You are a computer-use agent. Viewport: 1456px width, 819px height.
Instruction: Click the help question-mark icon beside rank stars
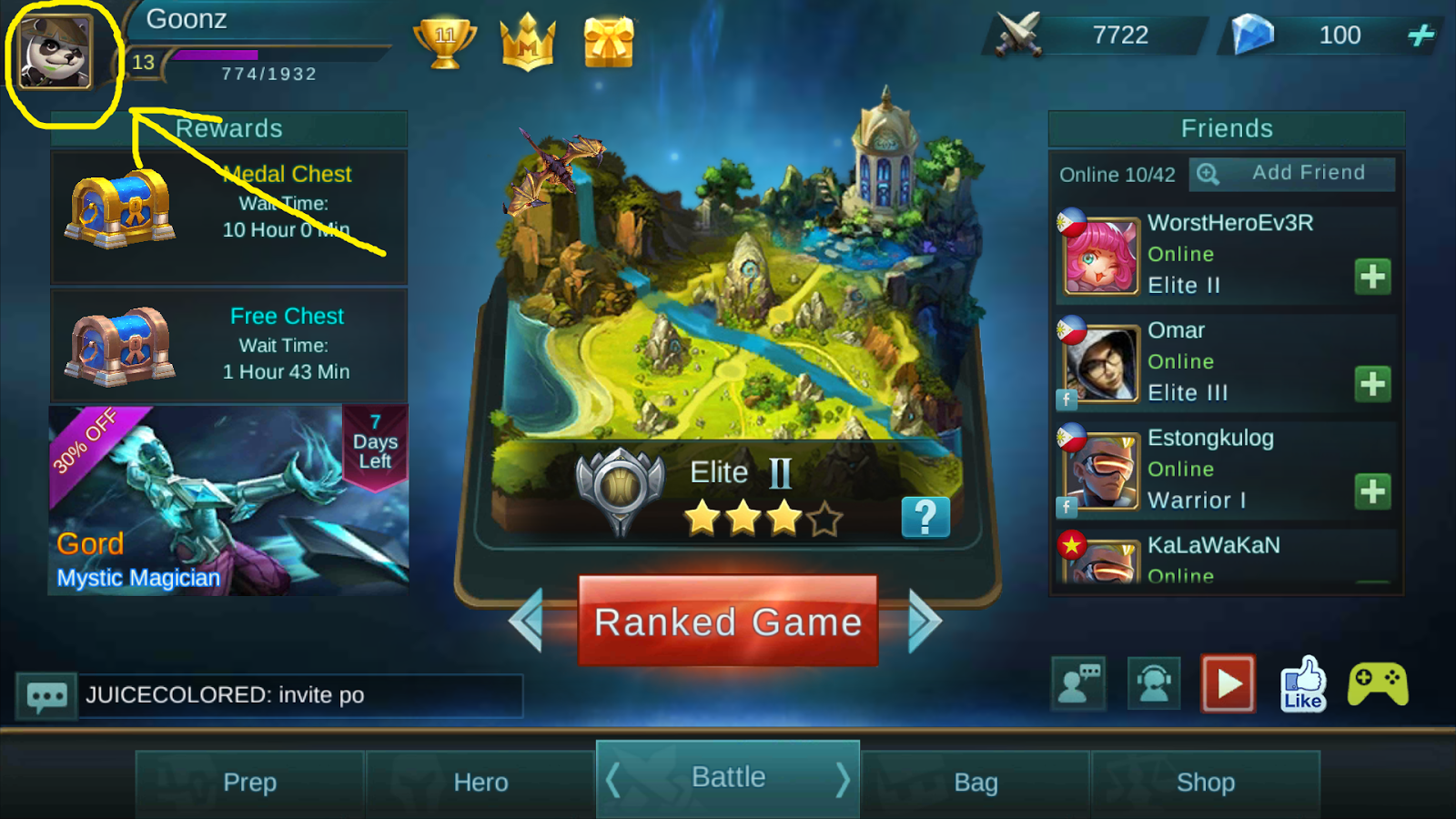925,517
